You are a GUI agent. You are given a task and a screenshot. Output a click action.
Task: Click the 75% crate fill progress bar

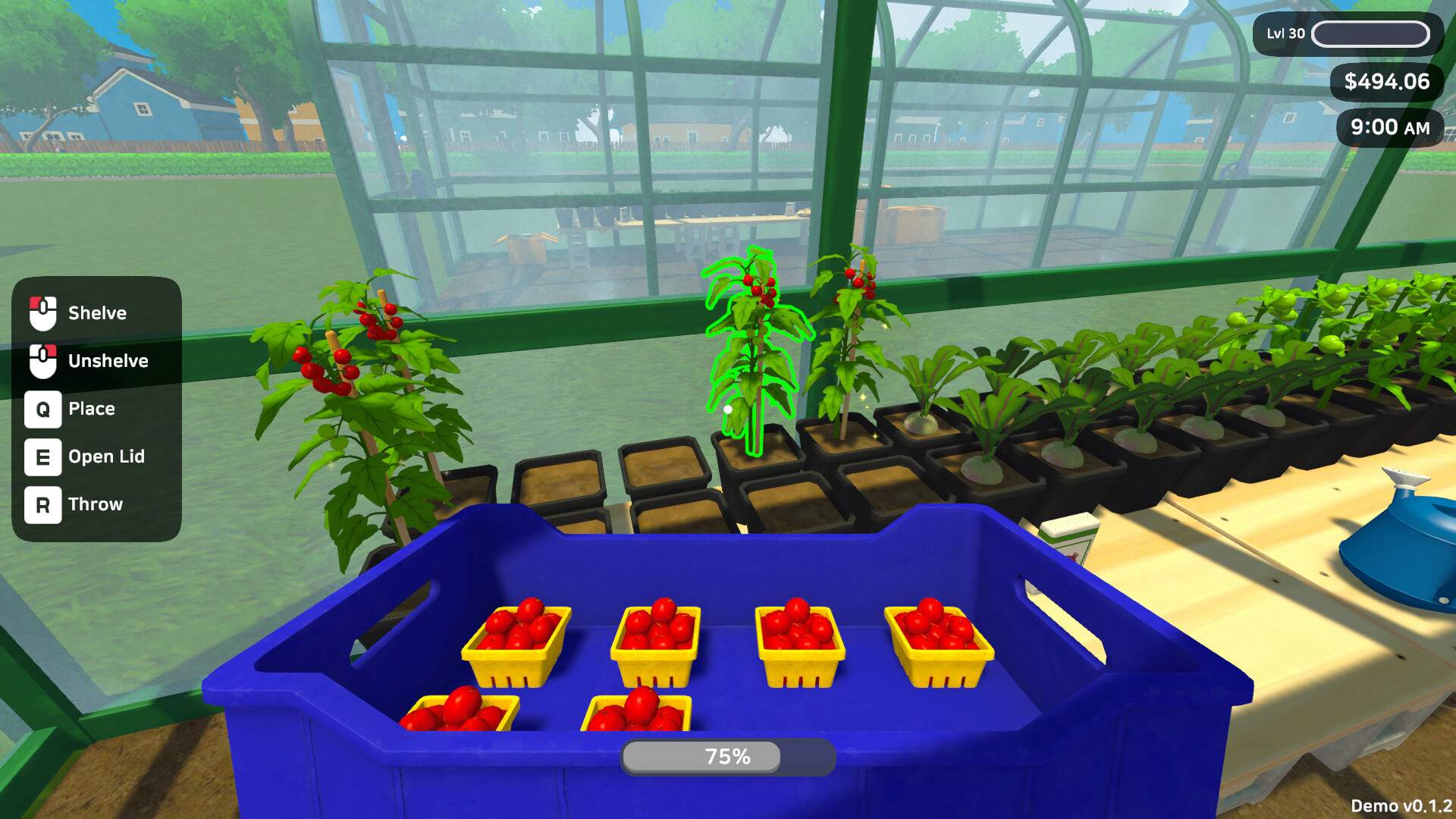pos(726,755)
